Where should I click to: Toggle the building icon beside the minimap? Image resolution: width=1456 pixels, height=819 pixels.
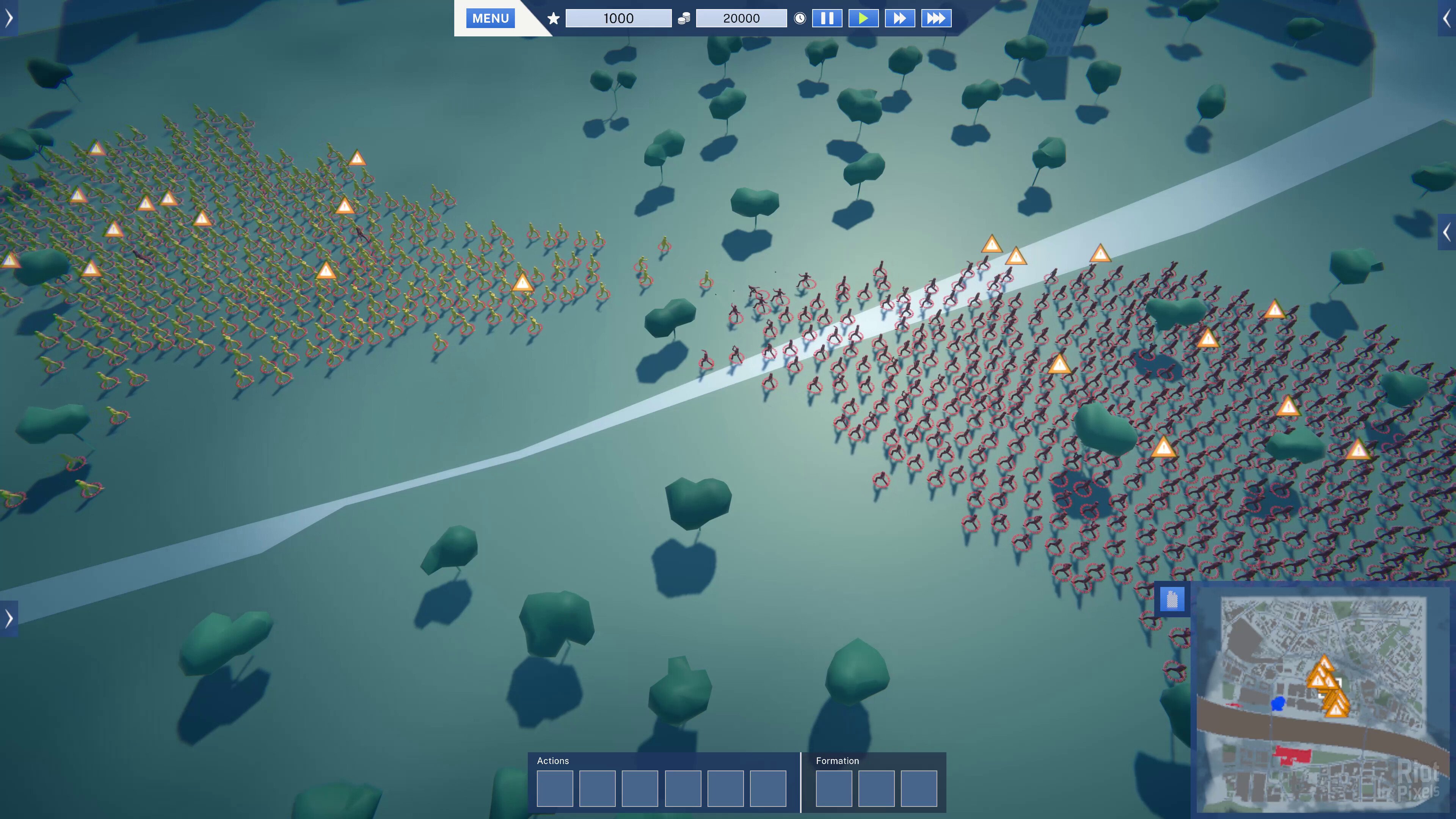(x=1172, y=599)
